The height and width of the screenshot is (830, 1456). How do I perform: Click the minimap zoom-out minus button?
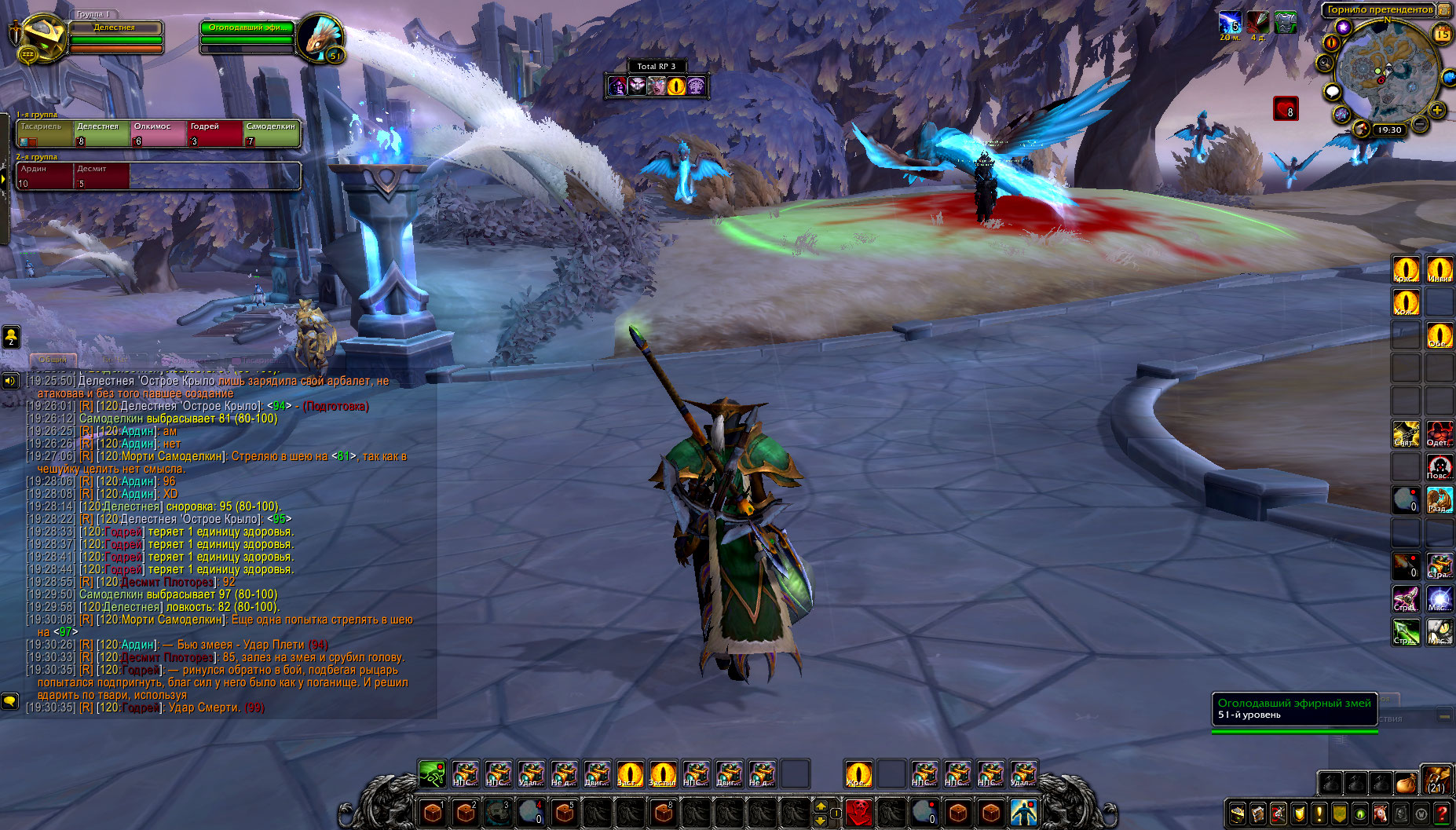(1421, 124)
